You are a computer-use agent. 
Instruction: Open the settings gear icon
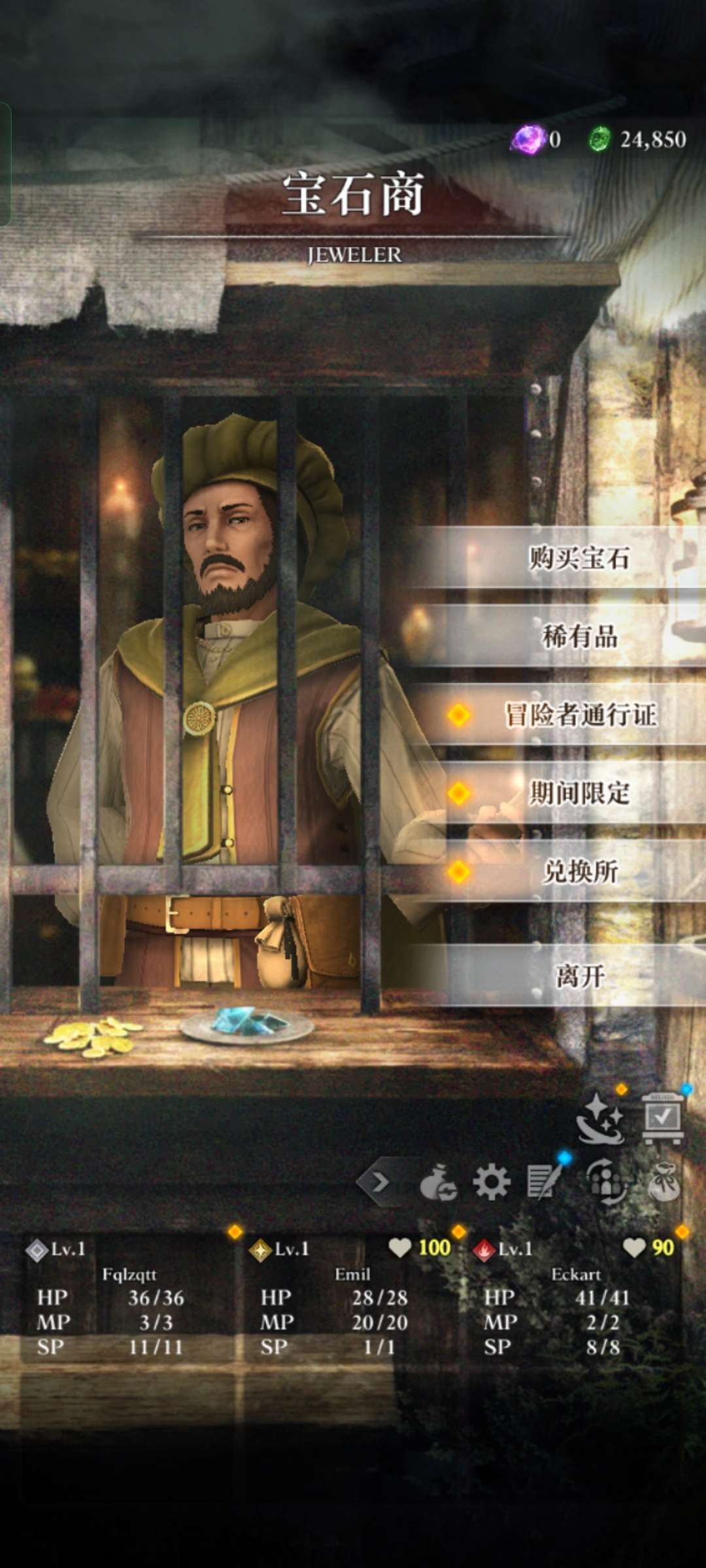point(491,1182)
